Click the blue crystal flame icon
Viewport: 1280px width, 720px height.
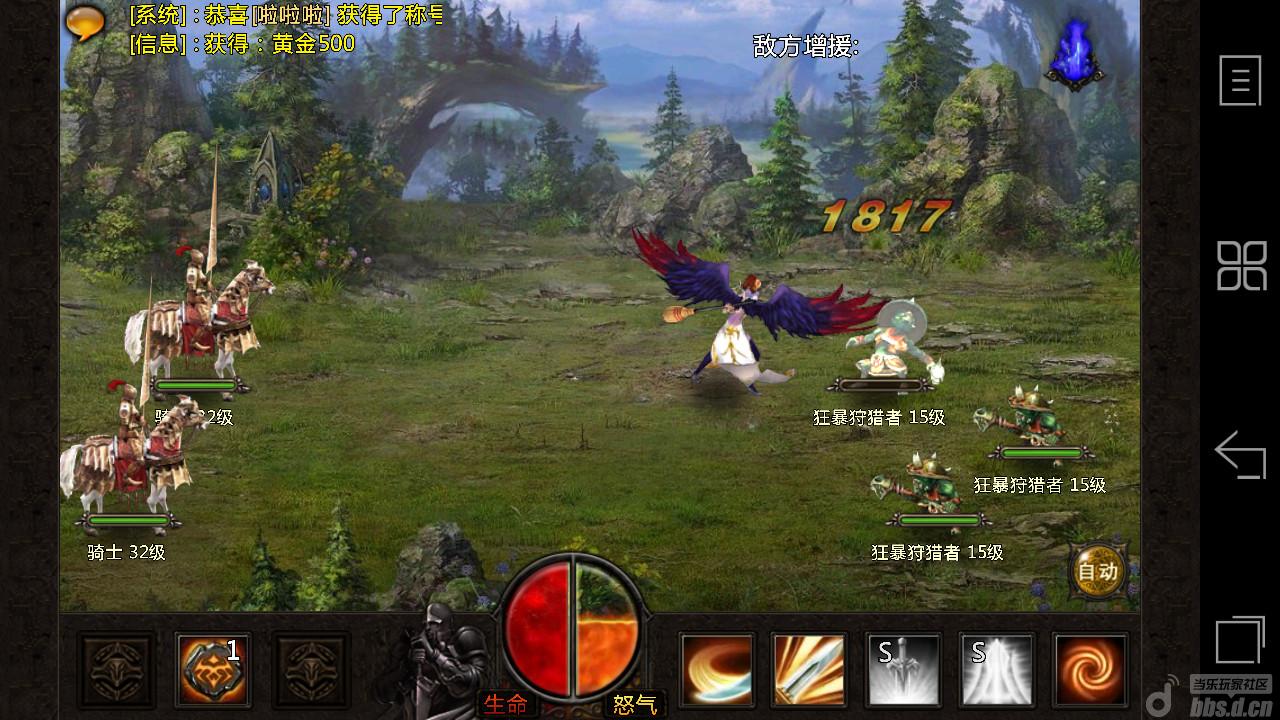(x=1073, y=53)
